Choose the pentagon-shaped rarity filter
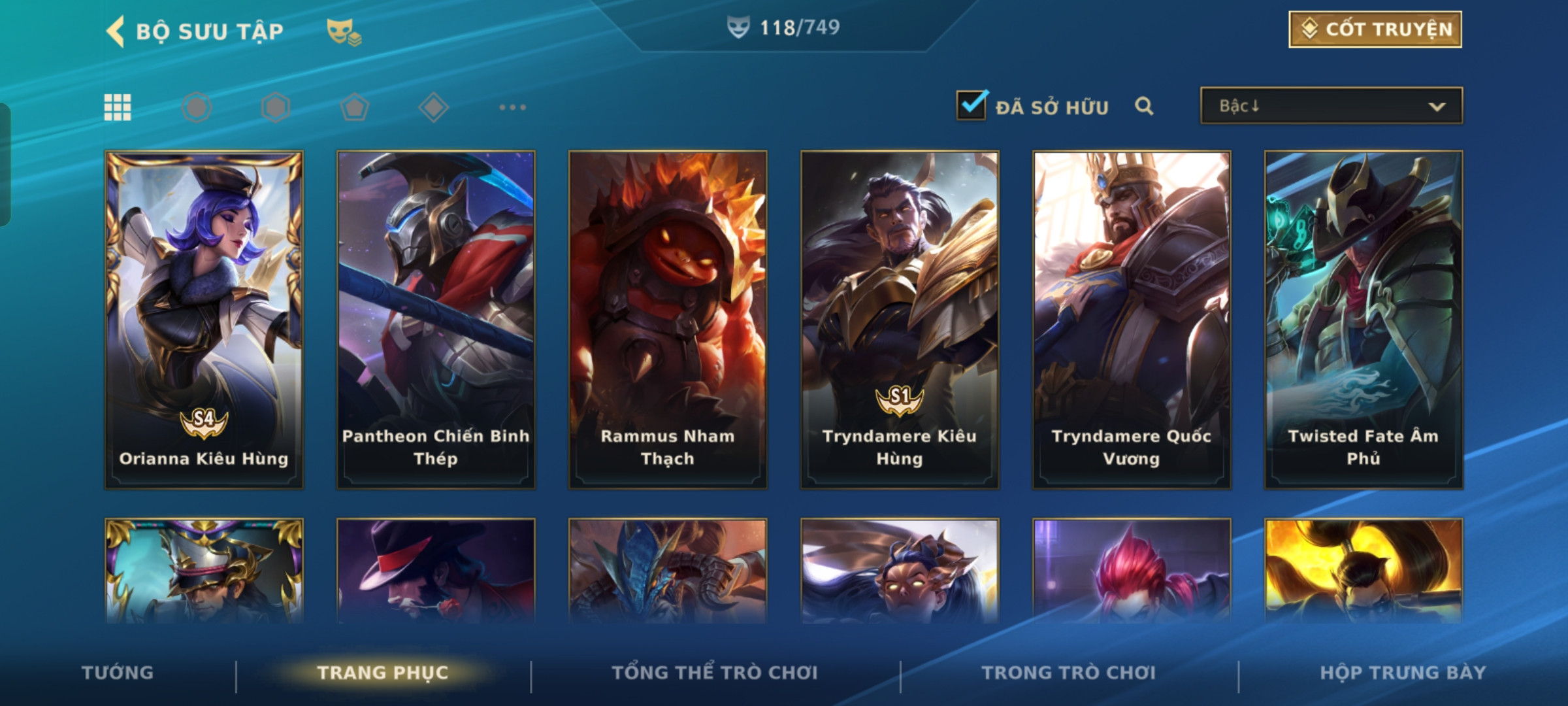Viewport: 1568px width, 706px height. (x=354, y=107)
